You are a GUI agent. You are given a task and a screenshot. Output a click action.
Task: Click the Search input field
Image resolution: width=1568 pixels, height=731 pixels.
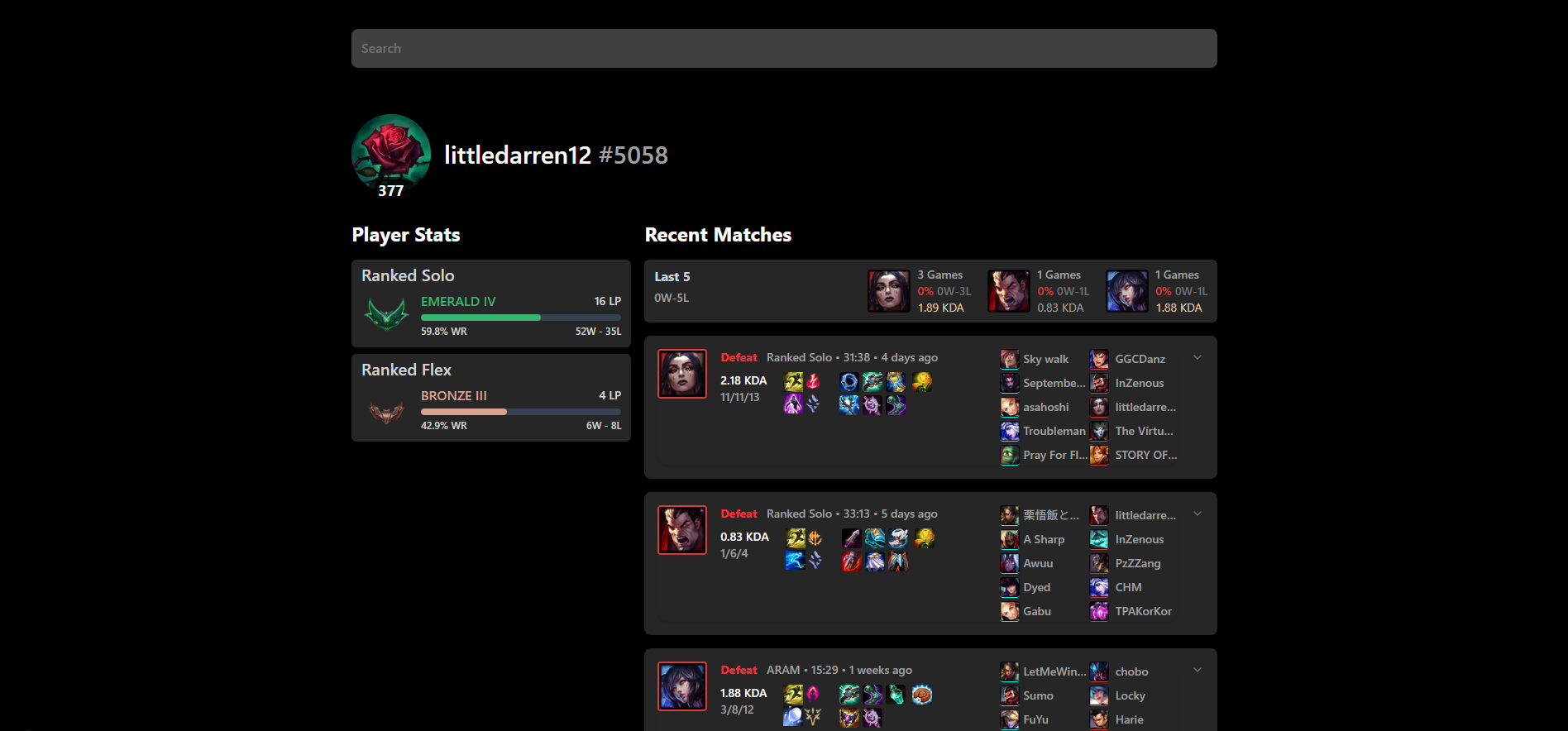pyautogui.click(x=784, y=48)
